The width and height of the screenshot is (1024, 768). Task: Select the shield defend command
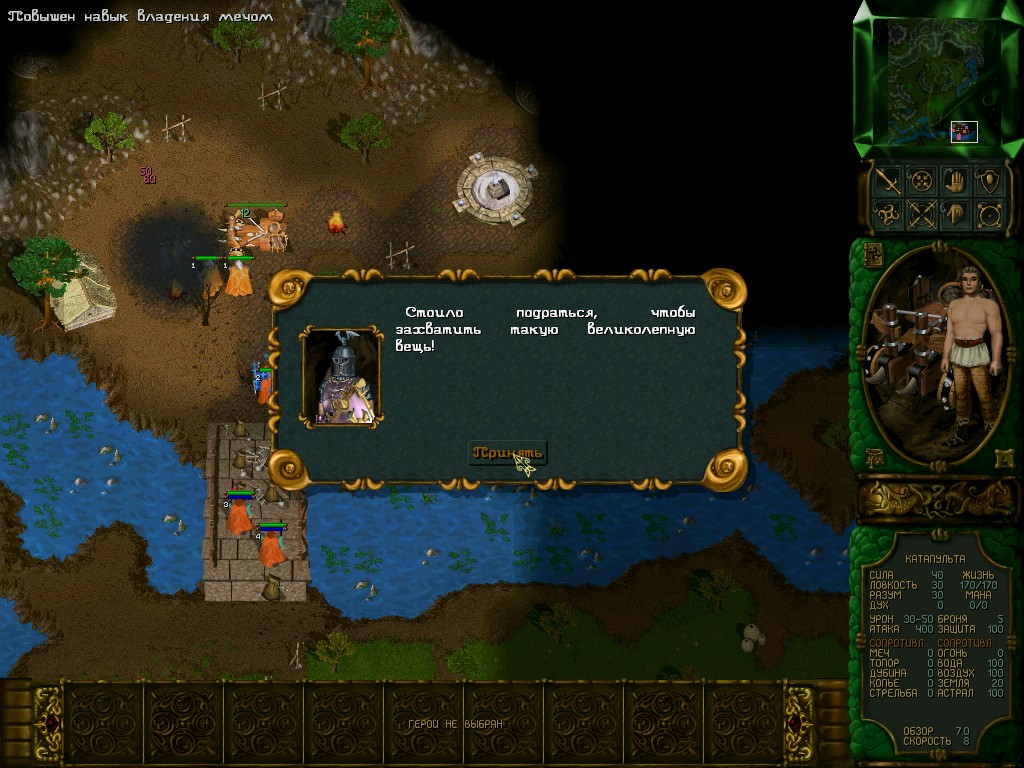[x=989, y=181]
